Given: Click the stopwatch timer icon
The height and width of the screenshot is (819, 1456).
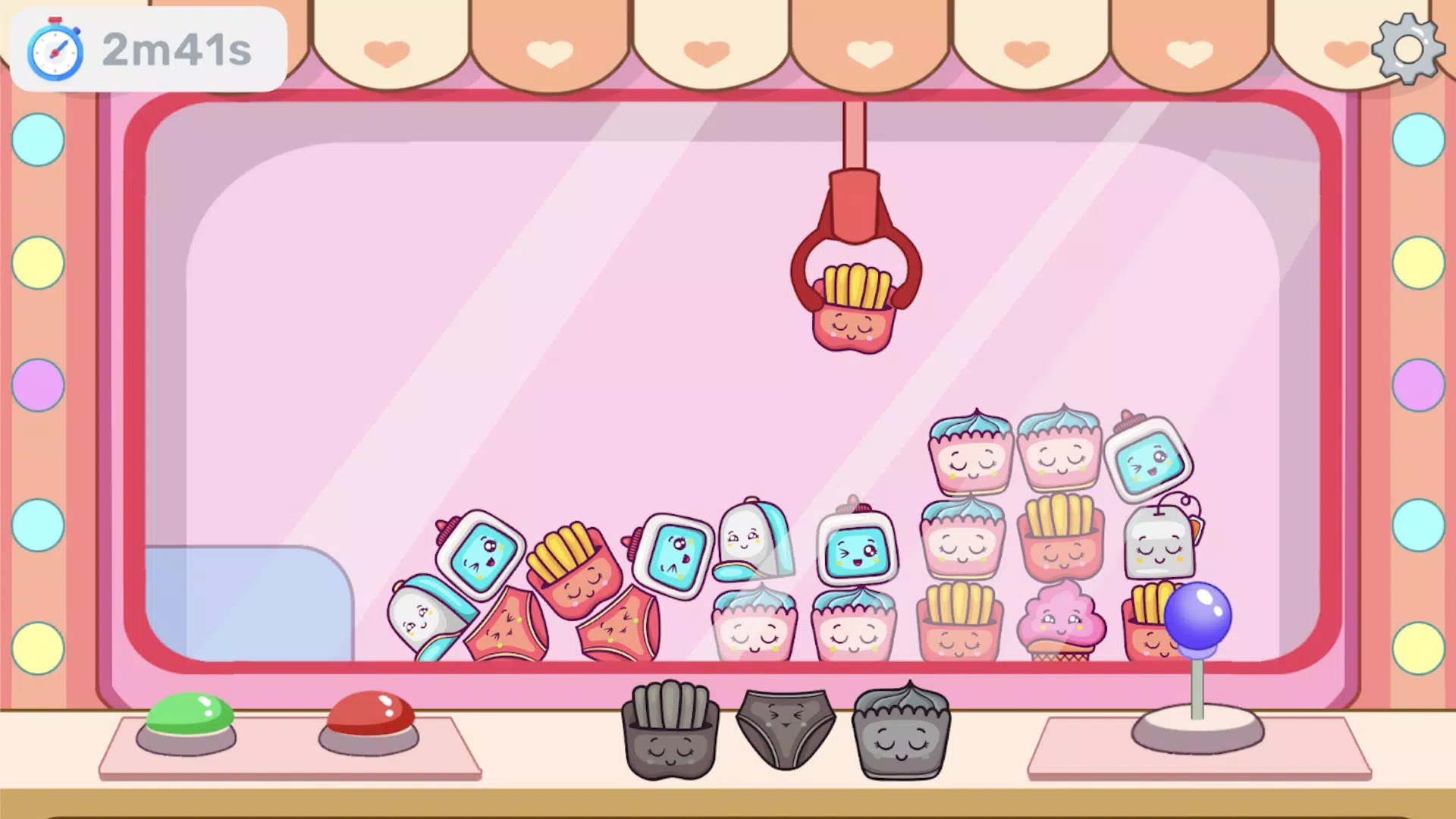Looking at the screenshot, I should 54,49.
